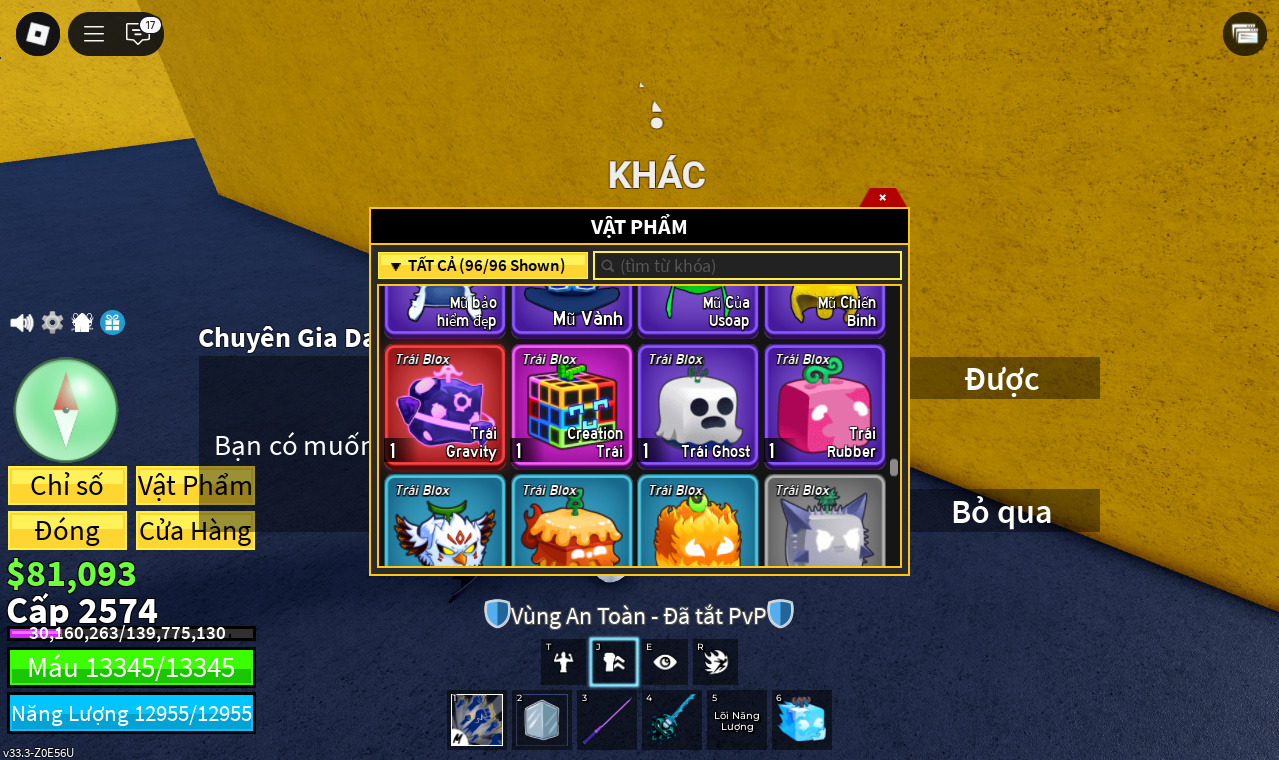Open the Chỉ số stats panel
The image size is (1279, 760).
pyautogui.click(x=67, y=486)
